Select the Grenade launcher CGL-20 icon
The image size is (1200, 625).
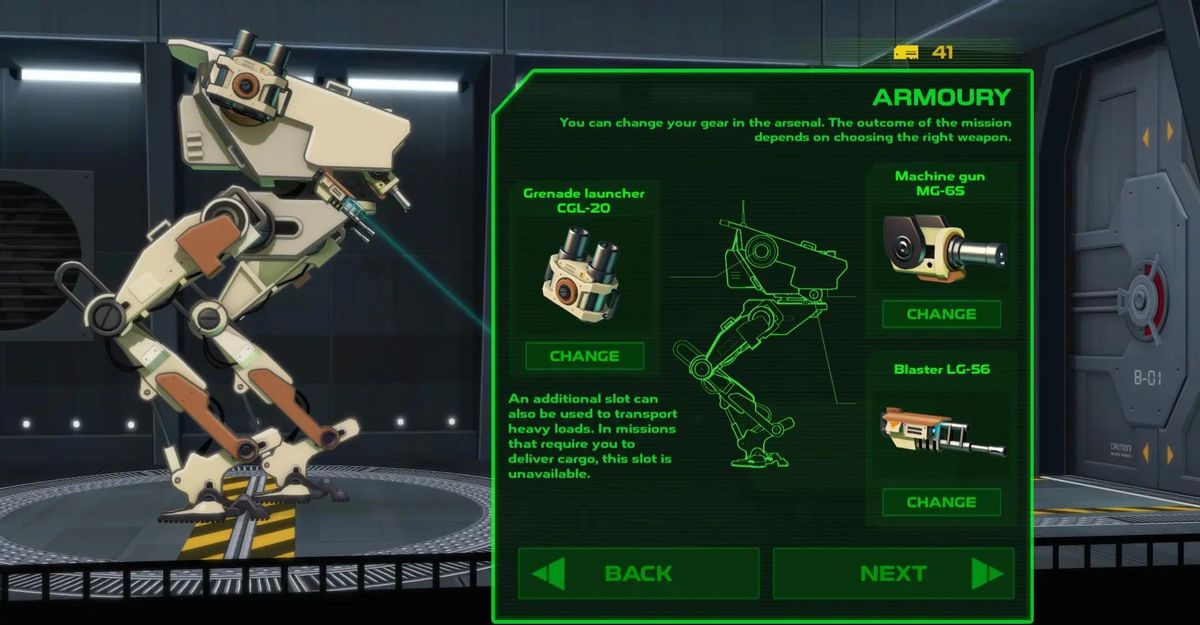(584, 273)
